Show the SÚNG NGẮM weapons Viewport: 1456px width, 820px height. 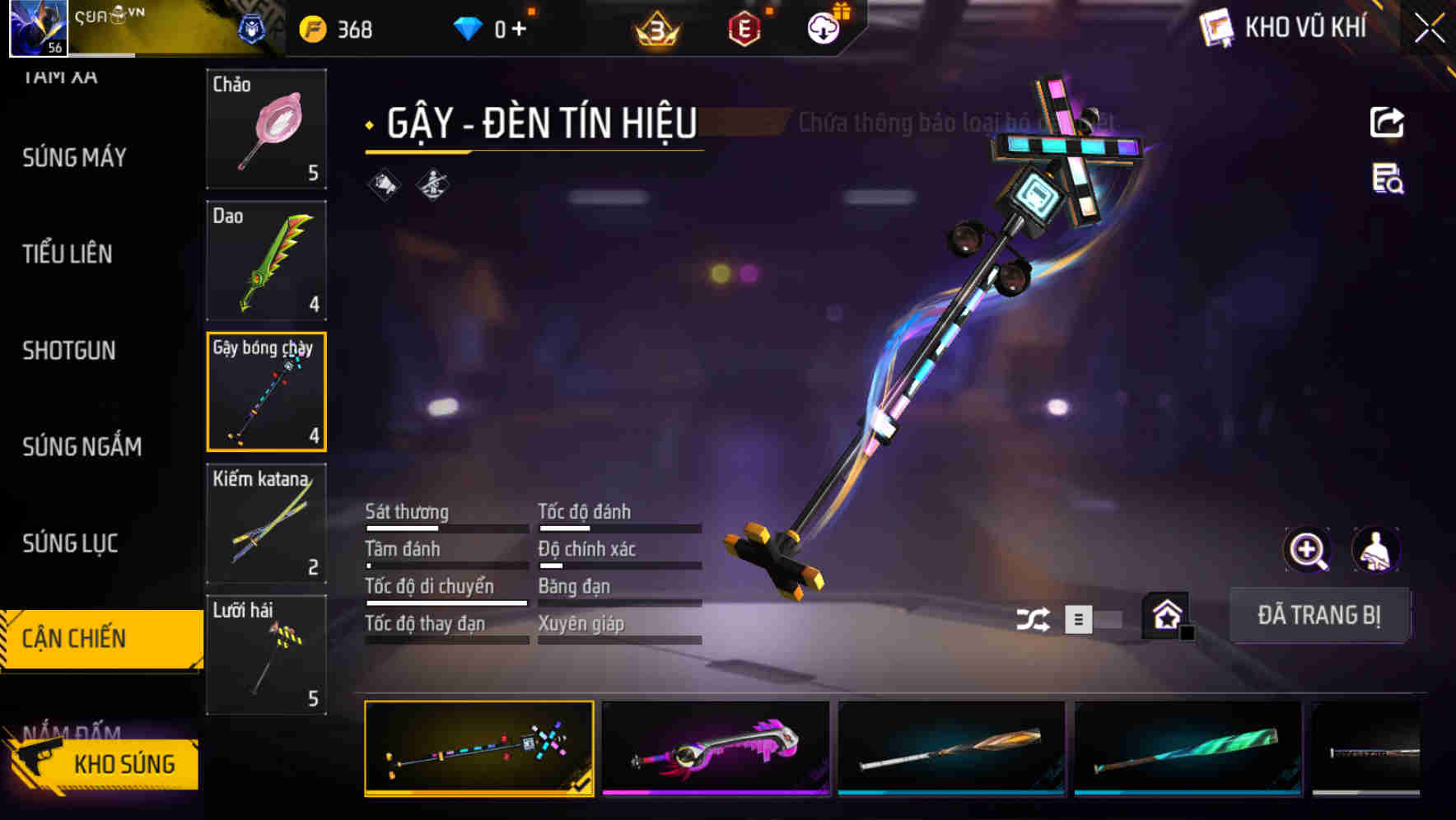(x=82, y=447)
